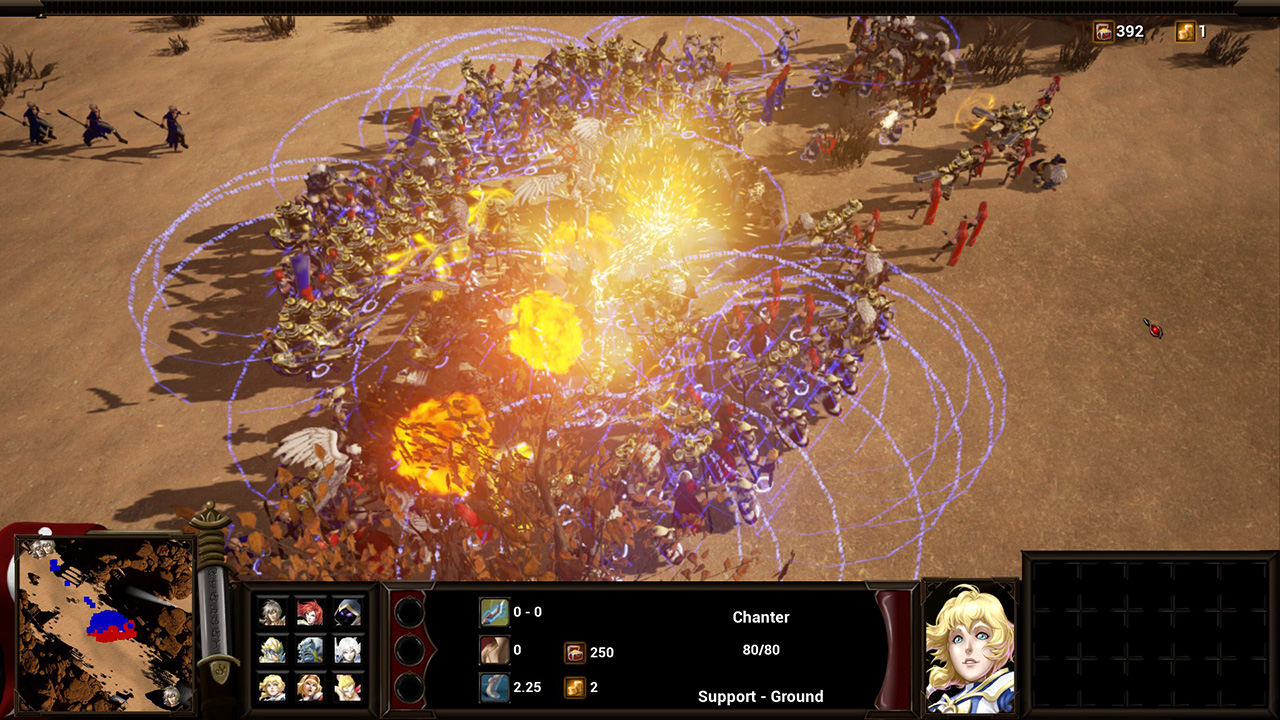This screenshot has height=720, width=1280.
Task: Select the red-haired hero portrait icon
Action: point(310,612)
